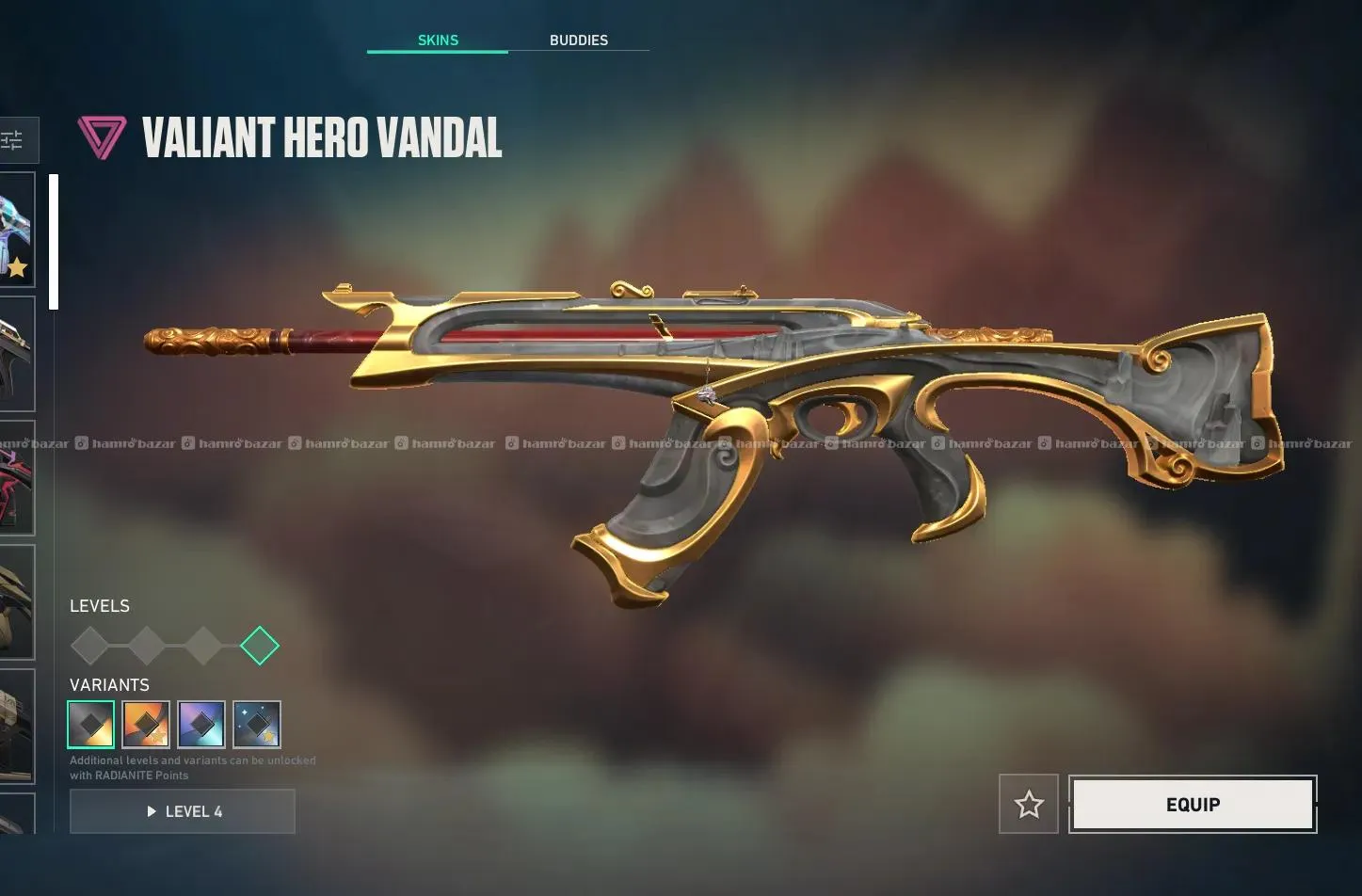Select the highlighted fourth level diamond

[260, 646]
